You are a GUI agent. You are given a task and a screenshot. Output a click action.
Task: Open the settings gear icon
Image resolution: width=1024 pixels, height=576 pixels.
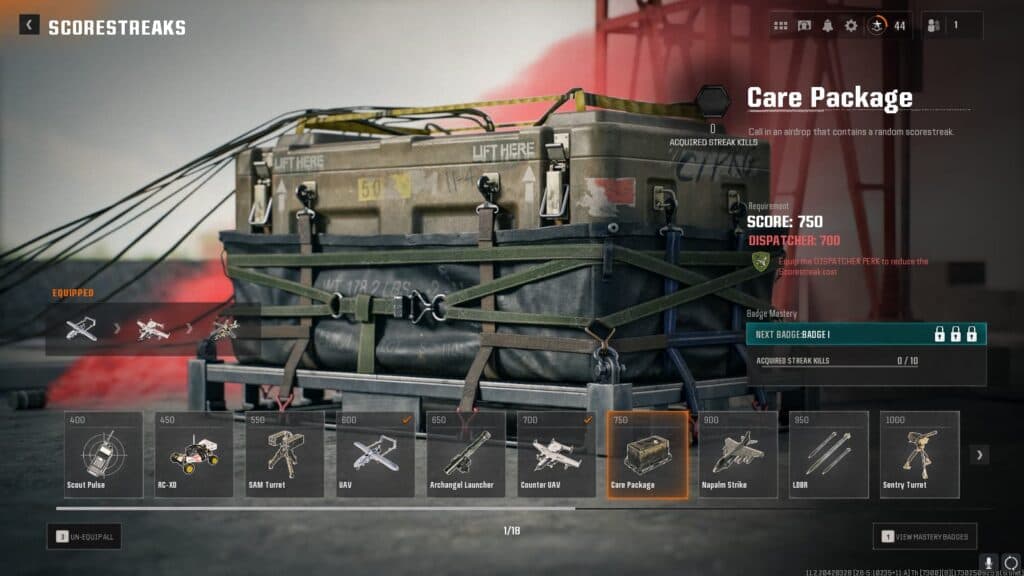pyautogui.click(x=851, y=26)
